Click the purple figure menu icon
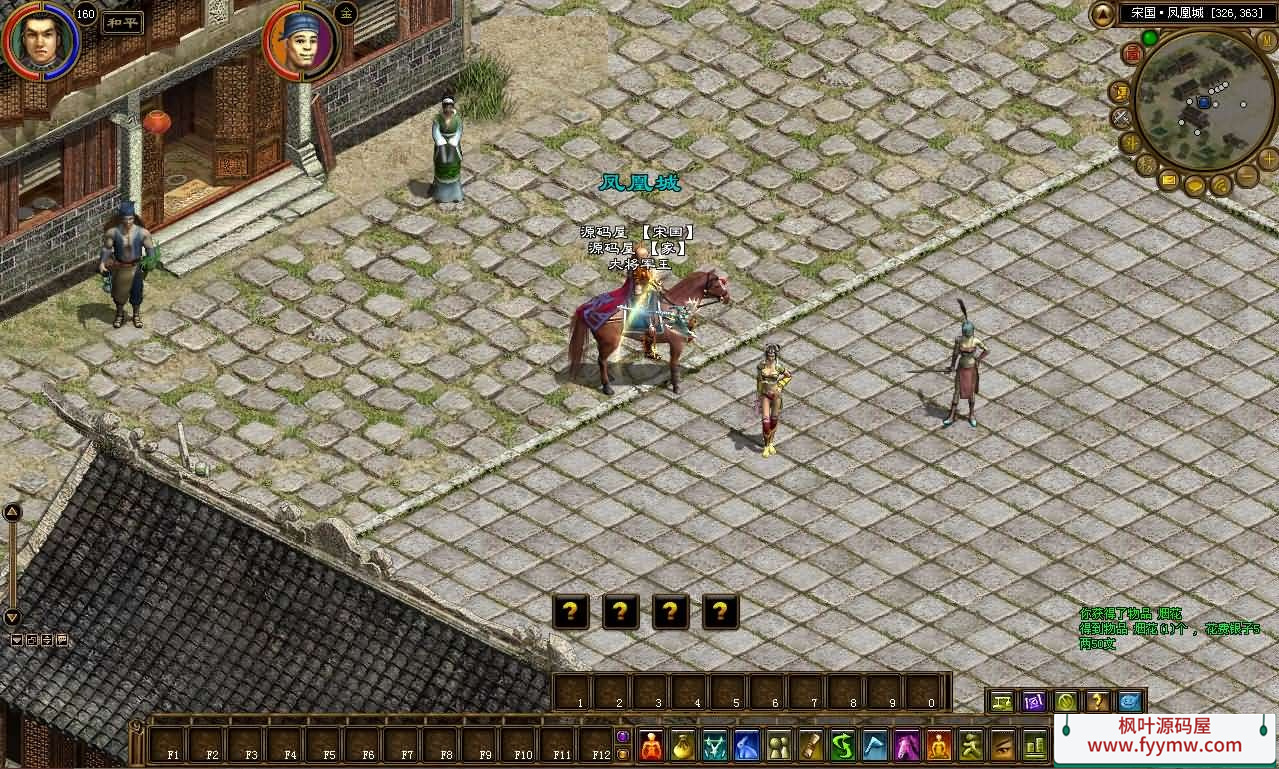Image resolution: width=1279 pixels, height=769 pixels. 907,745
